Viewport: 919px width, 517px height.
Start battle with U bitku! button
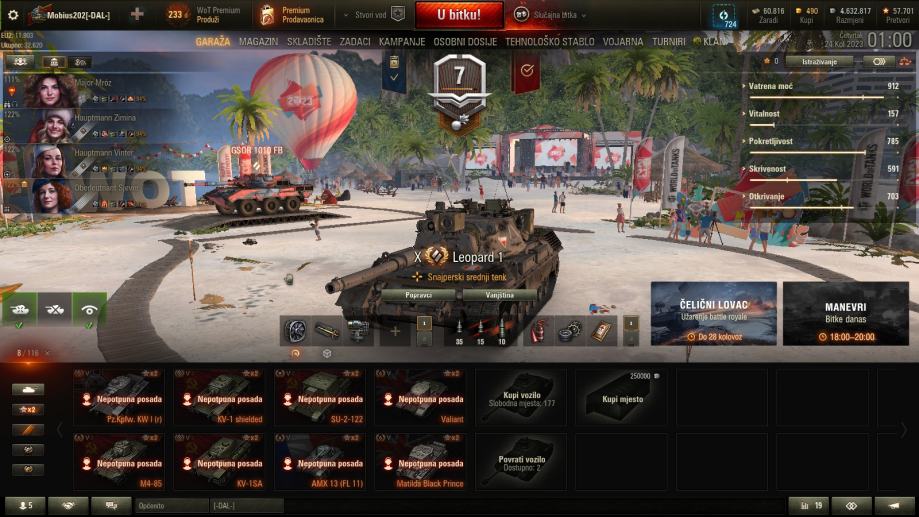[459, 15]
